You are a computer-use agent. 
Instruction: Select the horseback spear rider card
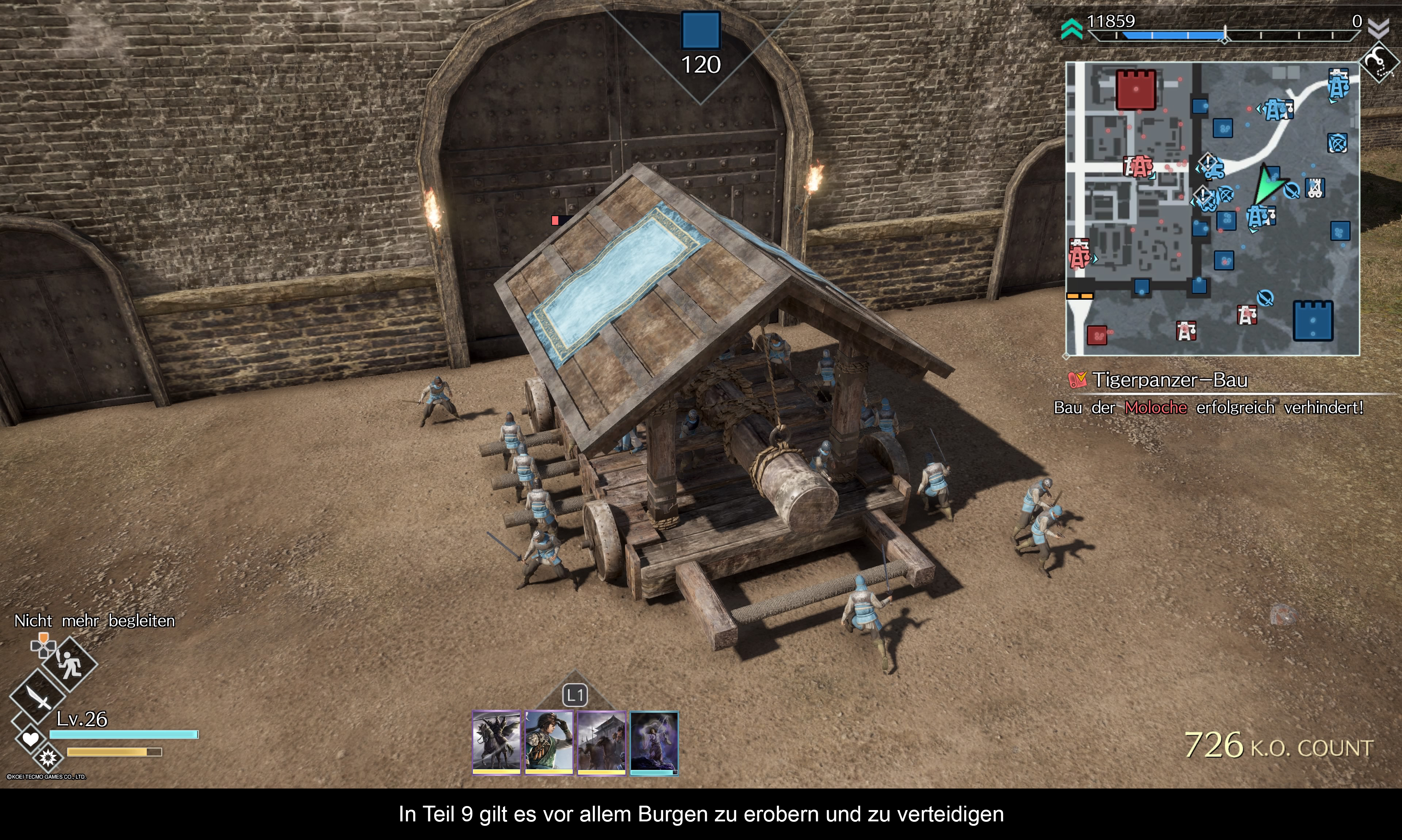(496, 741)
